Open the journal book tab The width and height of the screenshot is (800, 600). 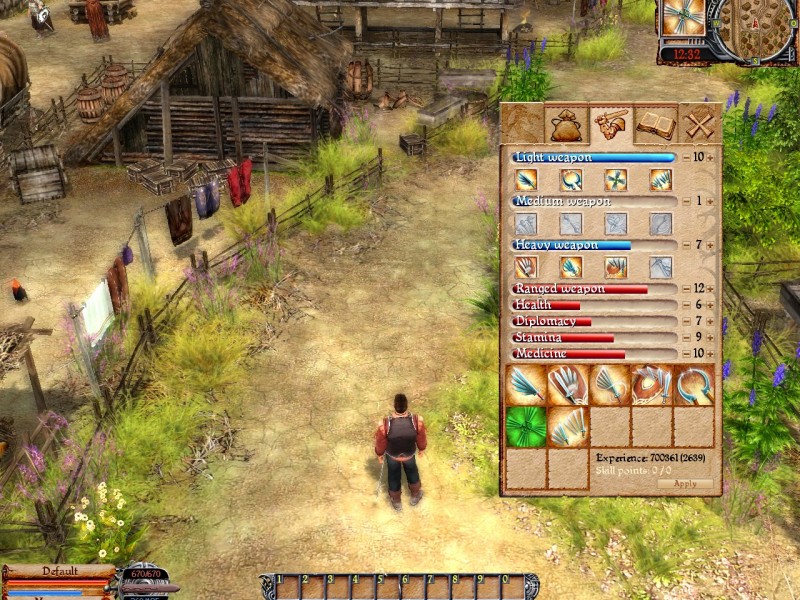655,125
